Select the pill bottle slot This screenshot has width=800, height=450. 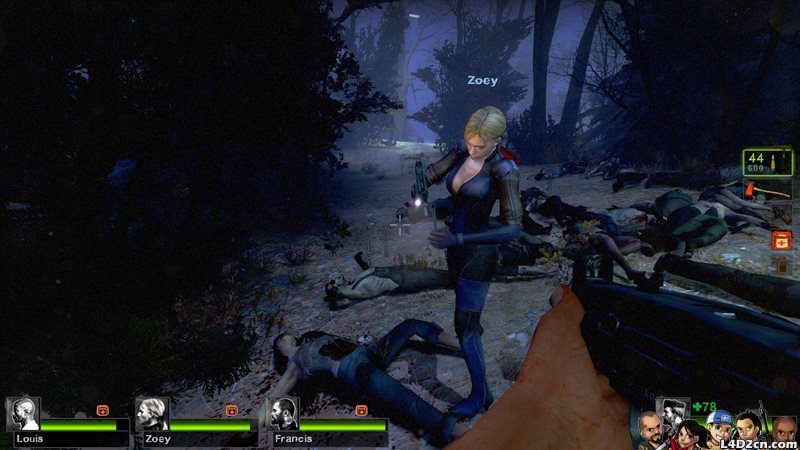pyautogui.click(x=781, y=265)
